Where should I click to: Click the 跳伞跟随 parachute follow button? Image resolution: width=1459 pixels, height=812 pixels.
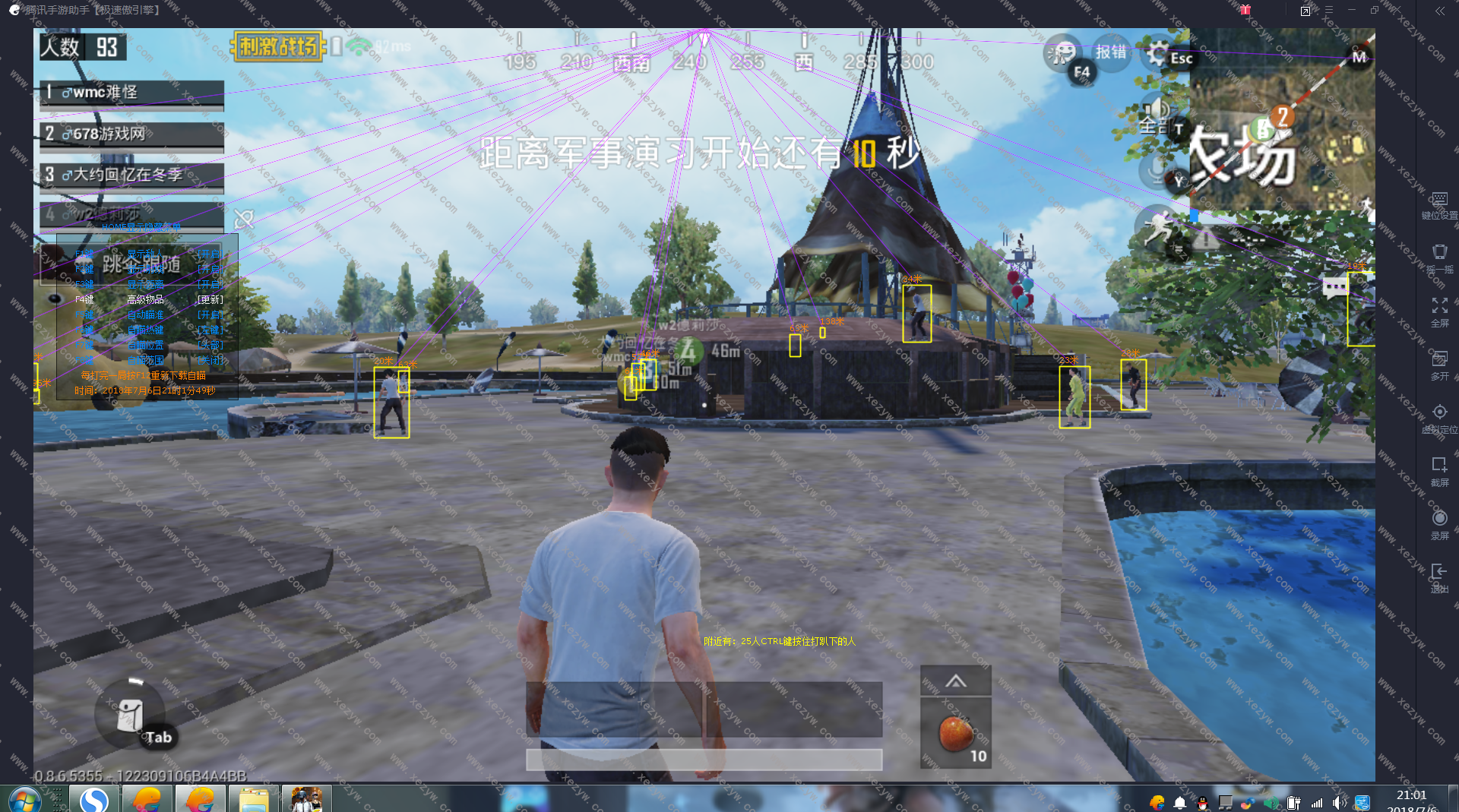pos(140,264)
